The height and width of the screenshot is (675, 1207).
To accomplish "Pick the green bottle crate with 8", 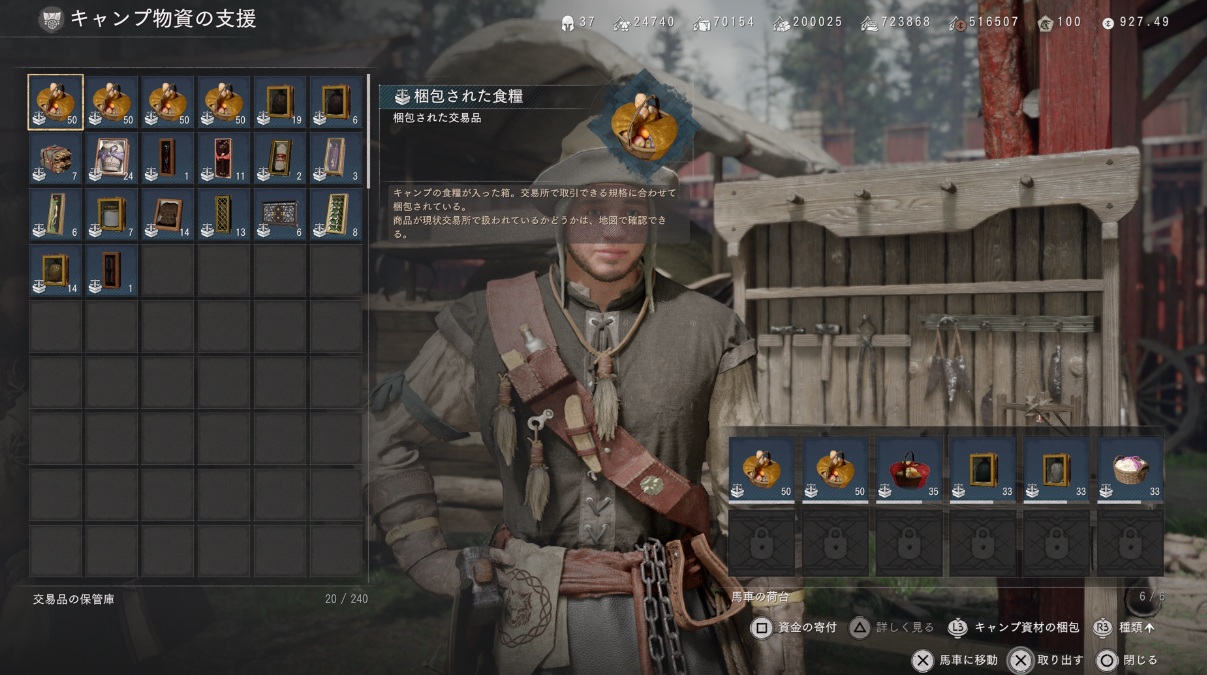I will point(336,214).
